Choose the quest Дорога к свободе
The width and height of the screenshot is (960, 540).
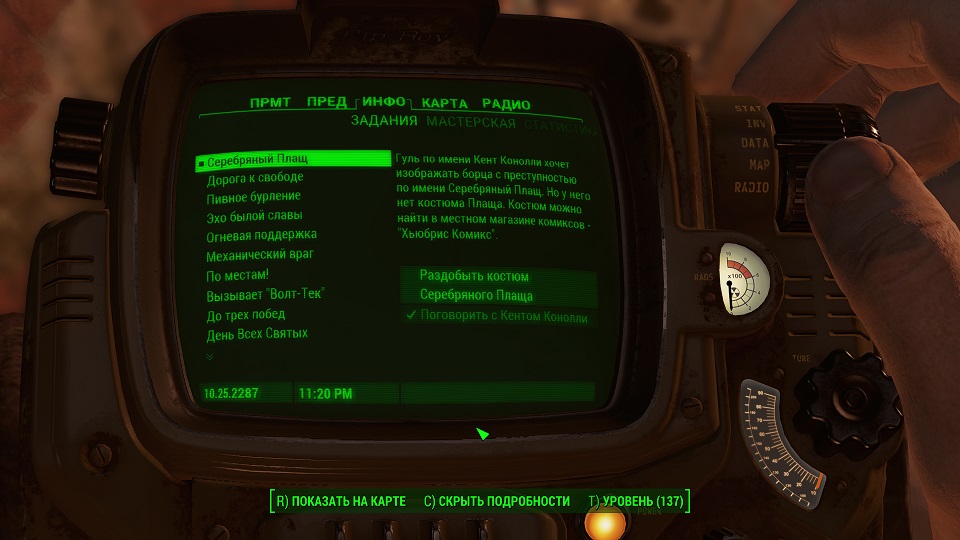coord(254,179)
